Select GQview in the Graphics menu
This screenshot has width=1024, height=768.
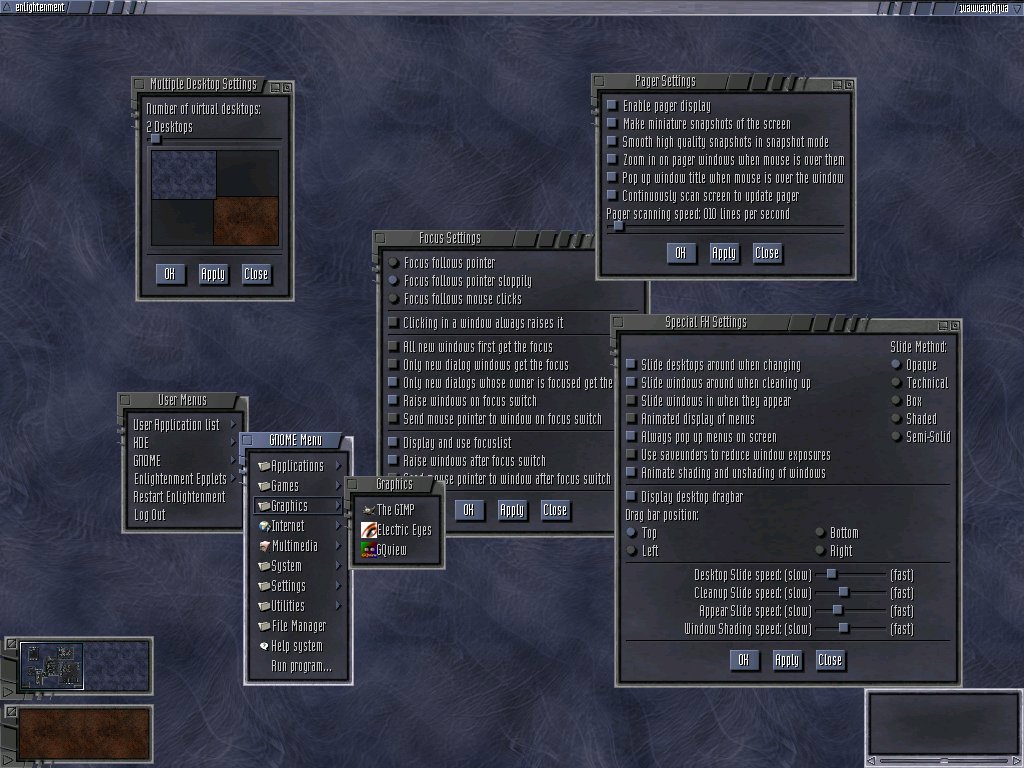[391, 550]
